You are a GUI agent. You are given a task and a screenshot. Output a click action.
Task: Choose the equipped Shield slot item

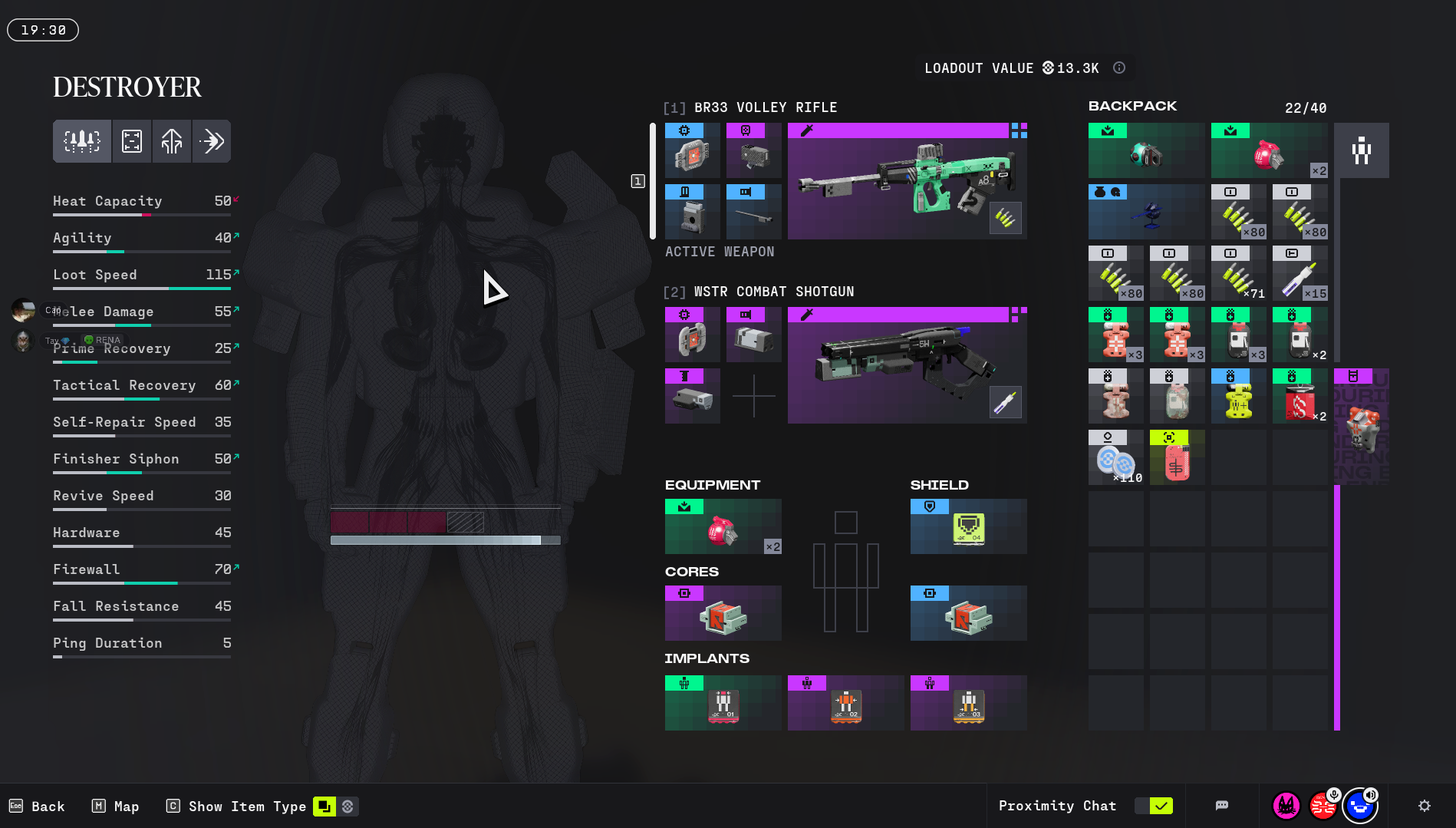tap(968, 526)
